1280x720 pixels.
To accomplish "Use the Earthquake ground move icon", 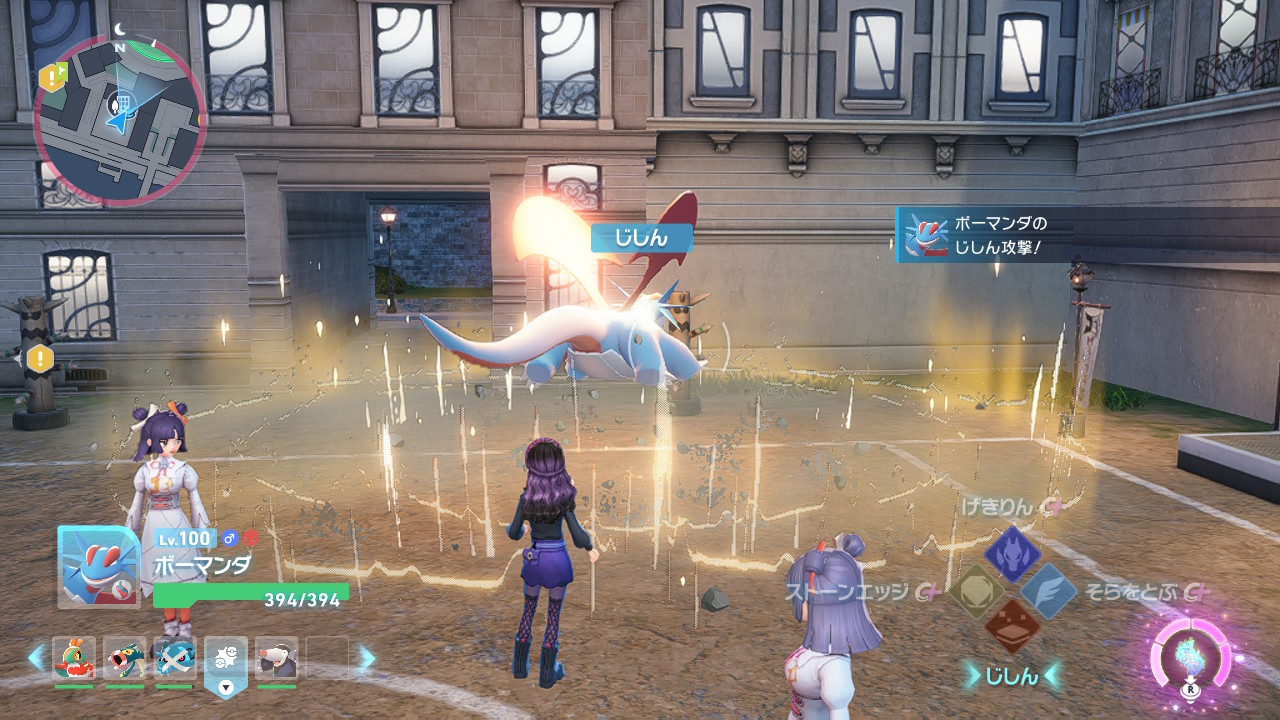I will 1012,628.
